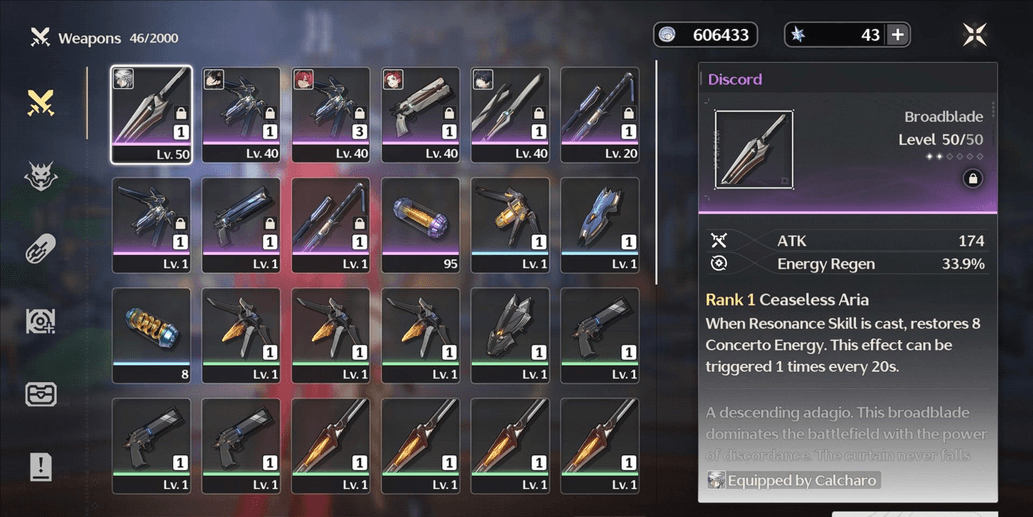Select the Lv. 40 weapon with quantity 3
This screenshot has height=517, width=1033.
pyautogui.click(x=330, y=114)
